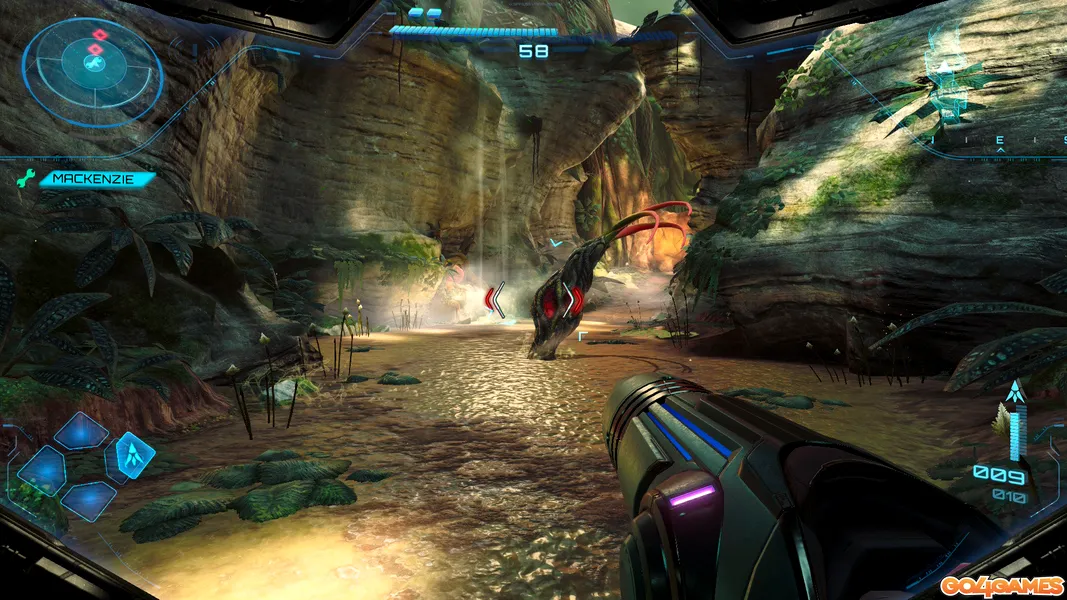Click the missile icon above the ammo gauge
The height and width of the screenshot is (600, 1067).
click(x=1016, y=393)
